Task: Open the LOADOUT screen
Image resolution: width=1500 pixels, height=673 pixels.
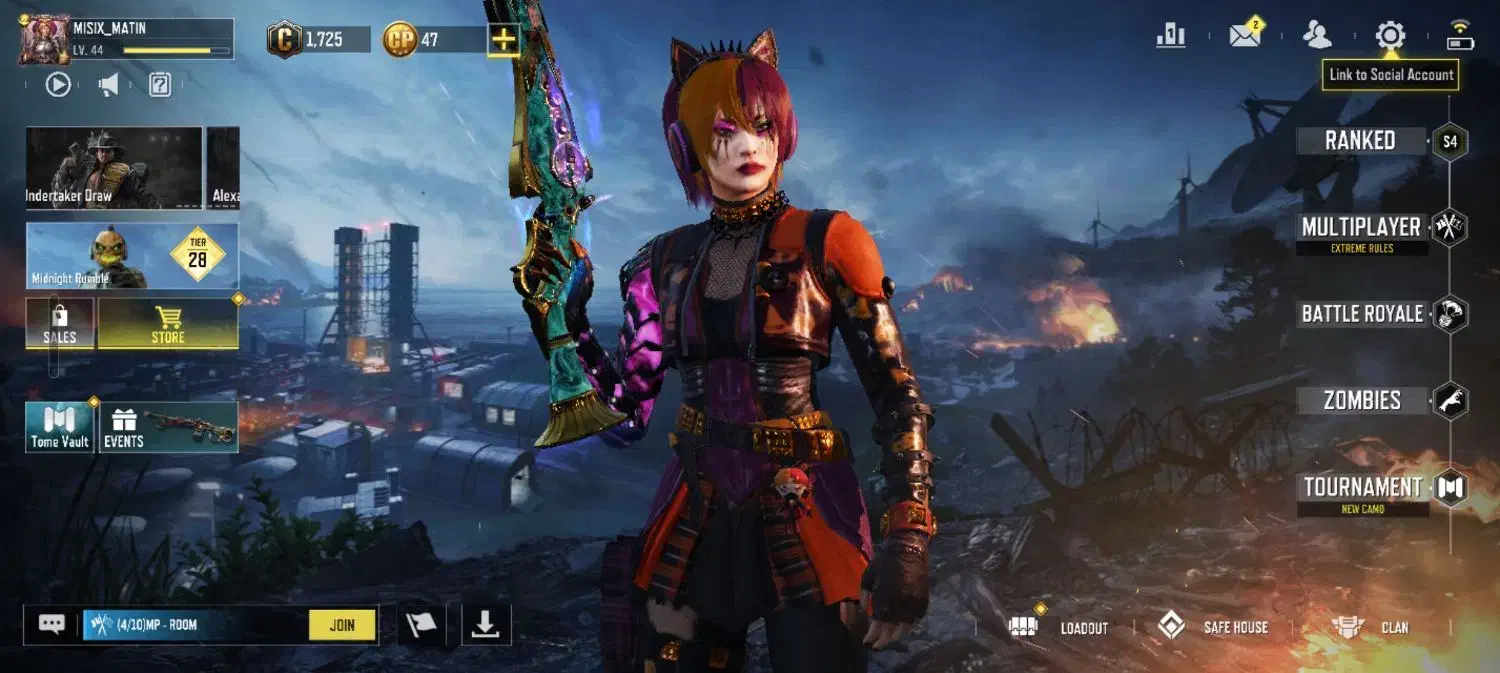Action: click(1061, 627)
